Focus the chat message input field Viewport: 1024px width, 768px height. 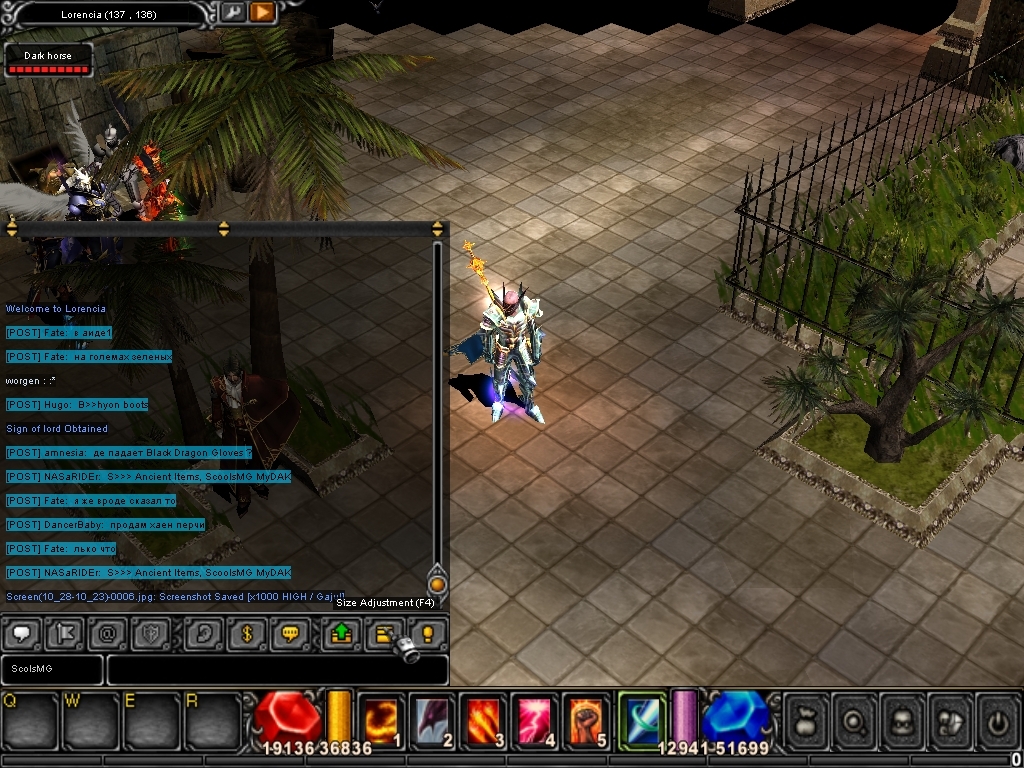277,669
